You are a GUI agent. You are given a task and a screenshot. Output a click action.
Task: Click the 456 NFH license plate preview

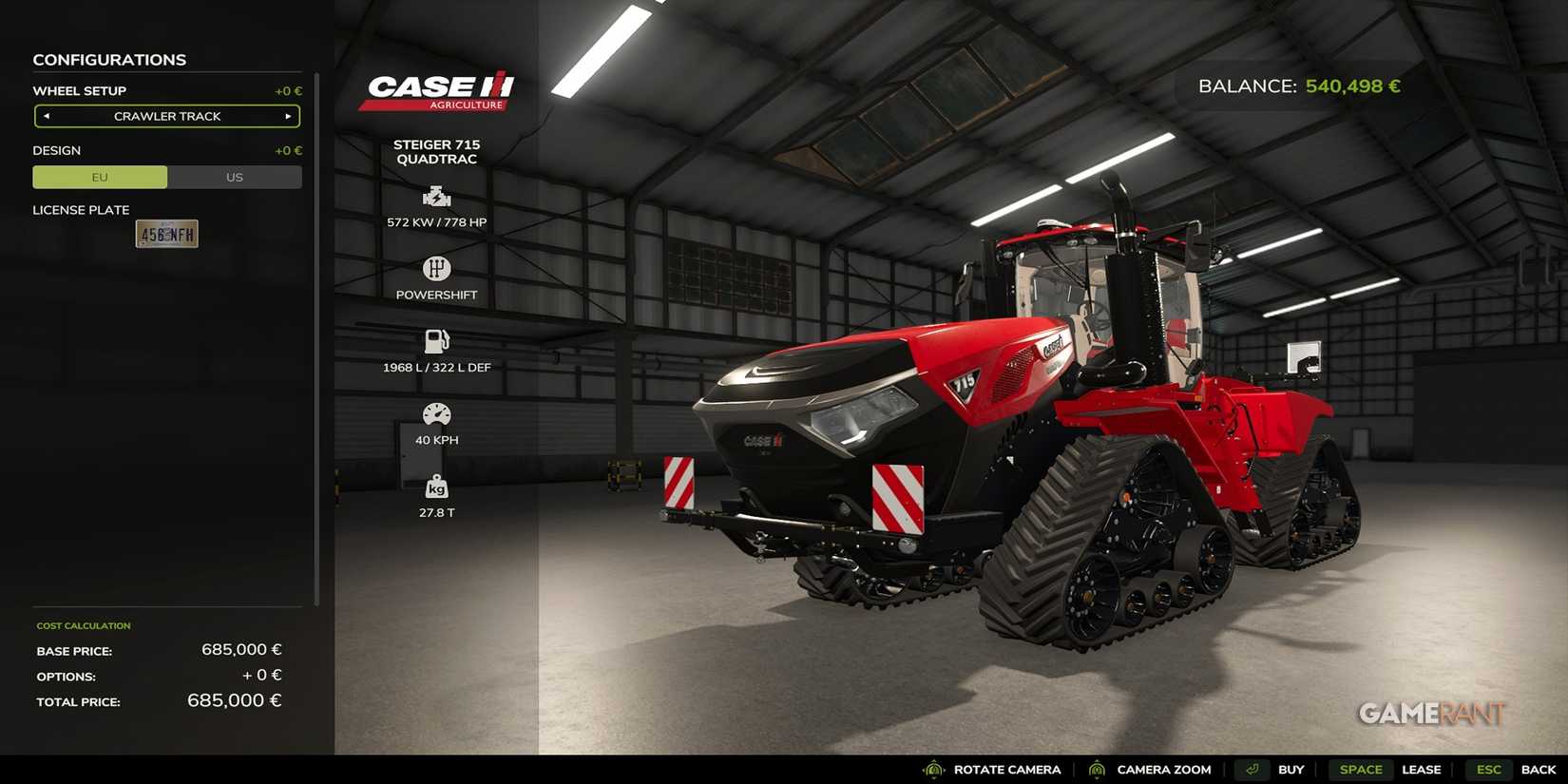coord(166,234)
